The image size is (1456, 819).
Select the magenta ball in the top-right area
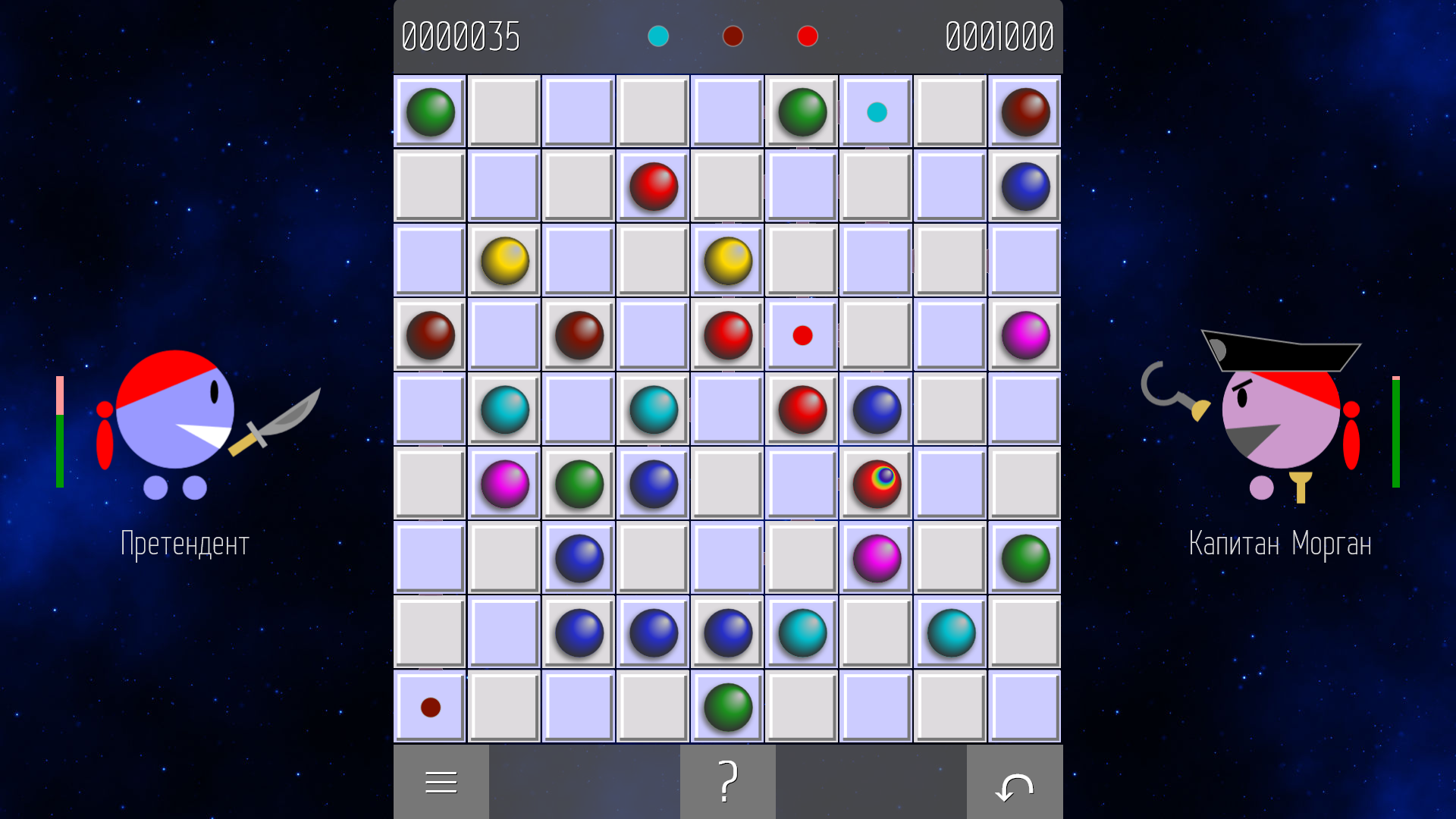1025,334
